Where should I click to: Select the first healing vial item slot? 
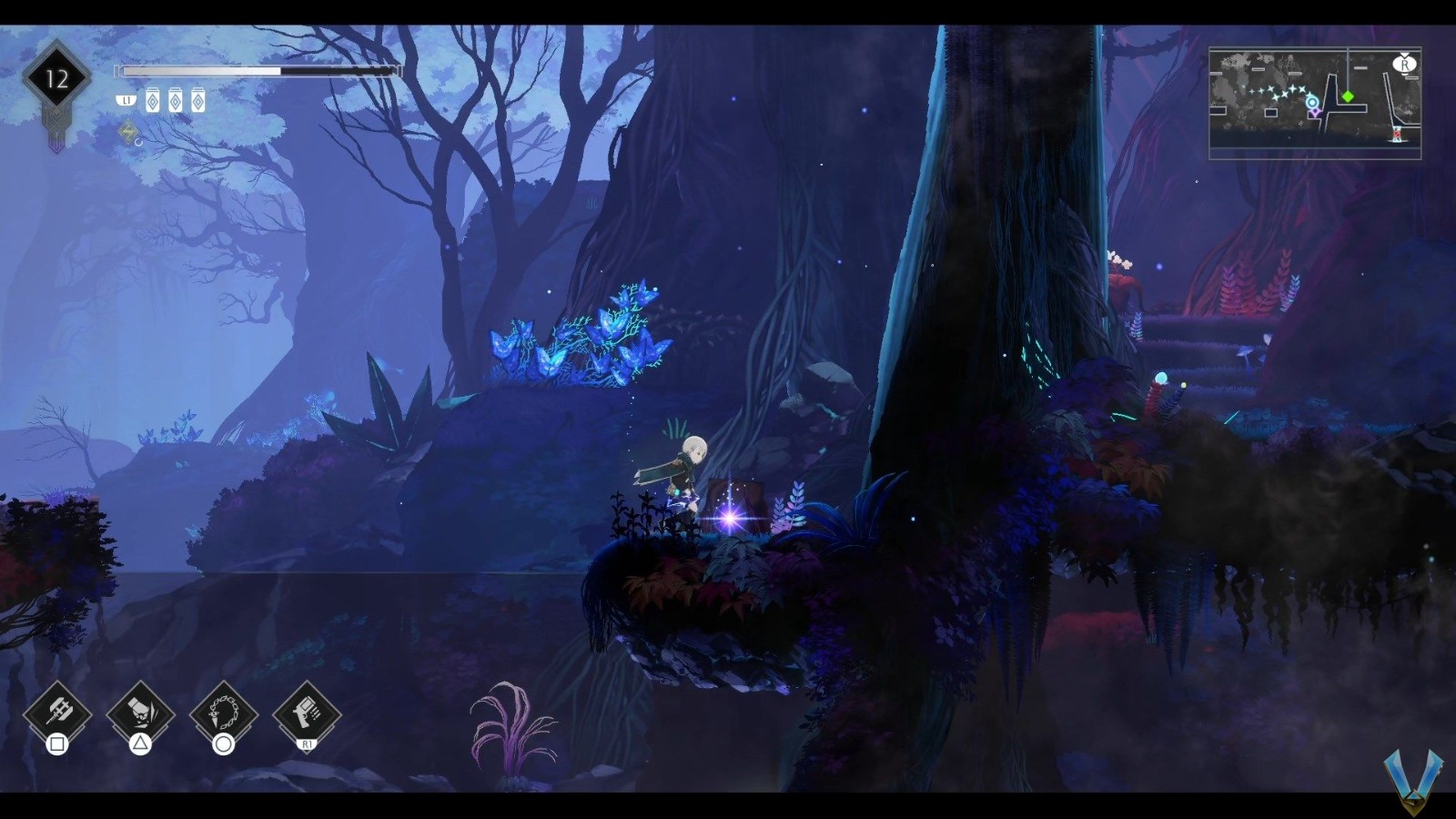(x=153, y=100)
